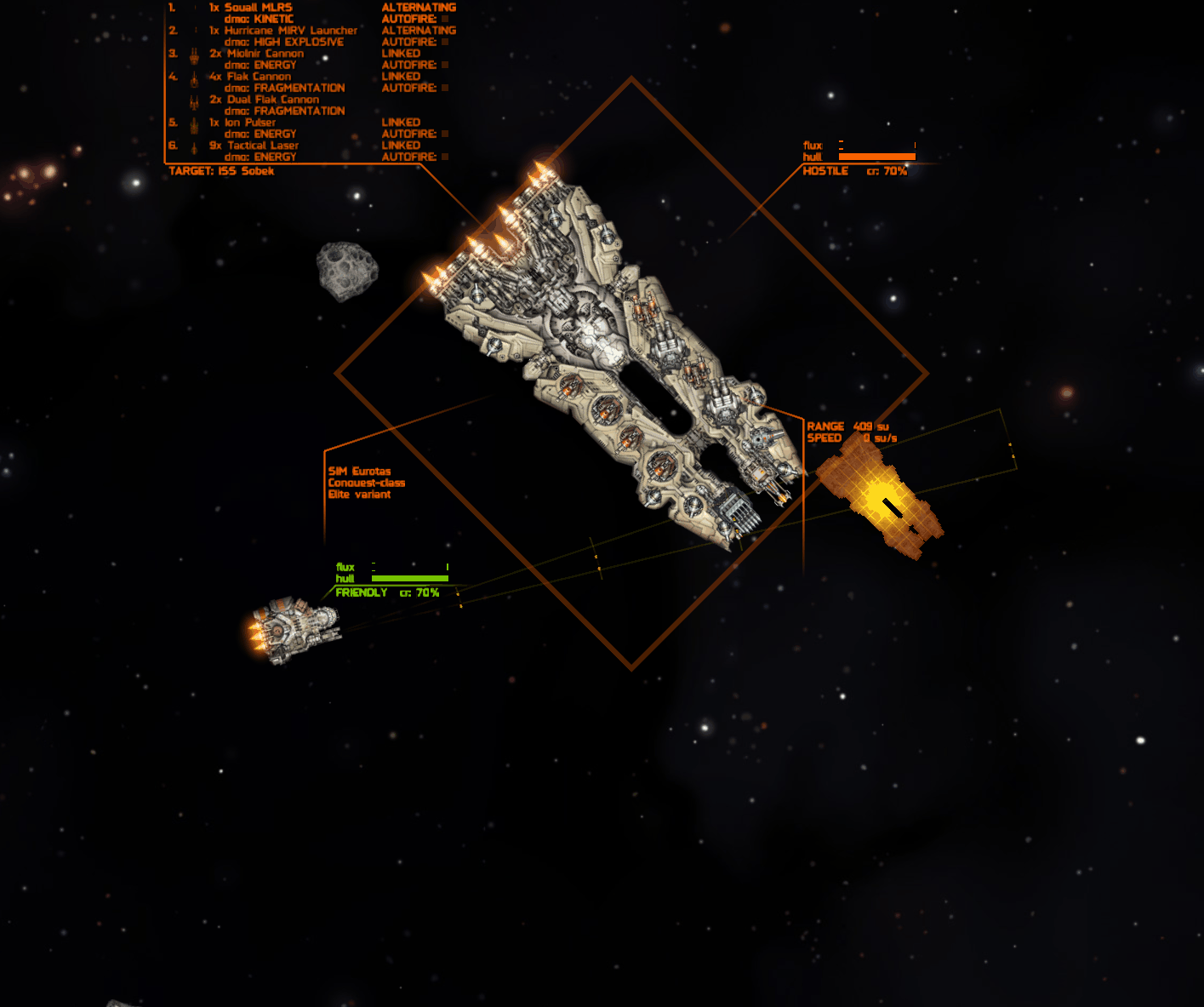Toggle Flak Cannon LINKED fire mode

pyautogui.click(x=400, y=76)
